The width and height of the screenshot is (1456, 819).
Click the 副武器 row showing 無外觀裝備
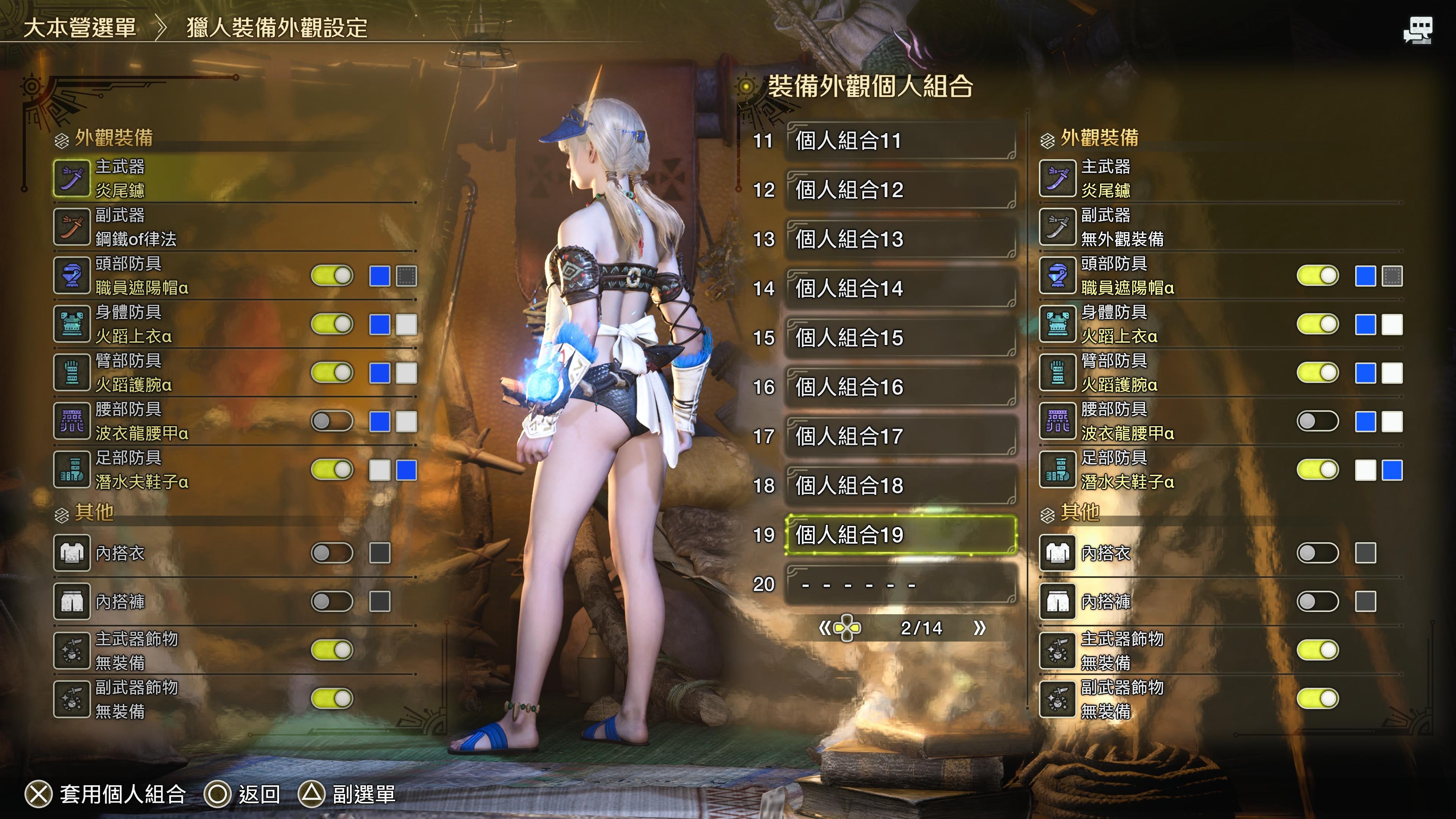(1221, 227)
